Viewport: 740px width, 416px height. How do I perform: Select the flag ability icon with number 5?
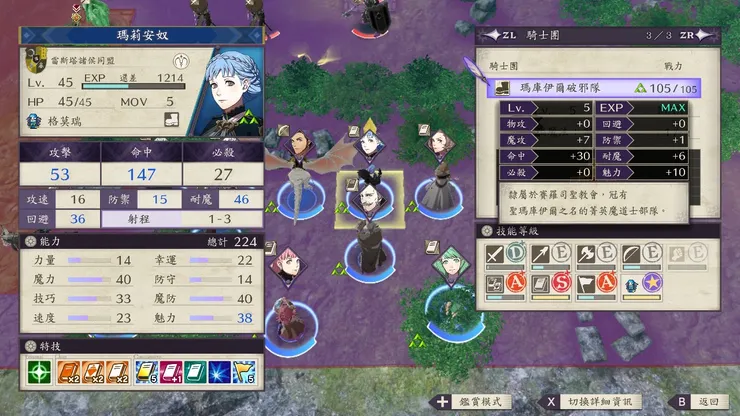243,373
